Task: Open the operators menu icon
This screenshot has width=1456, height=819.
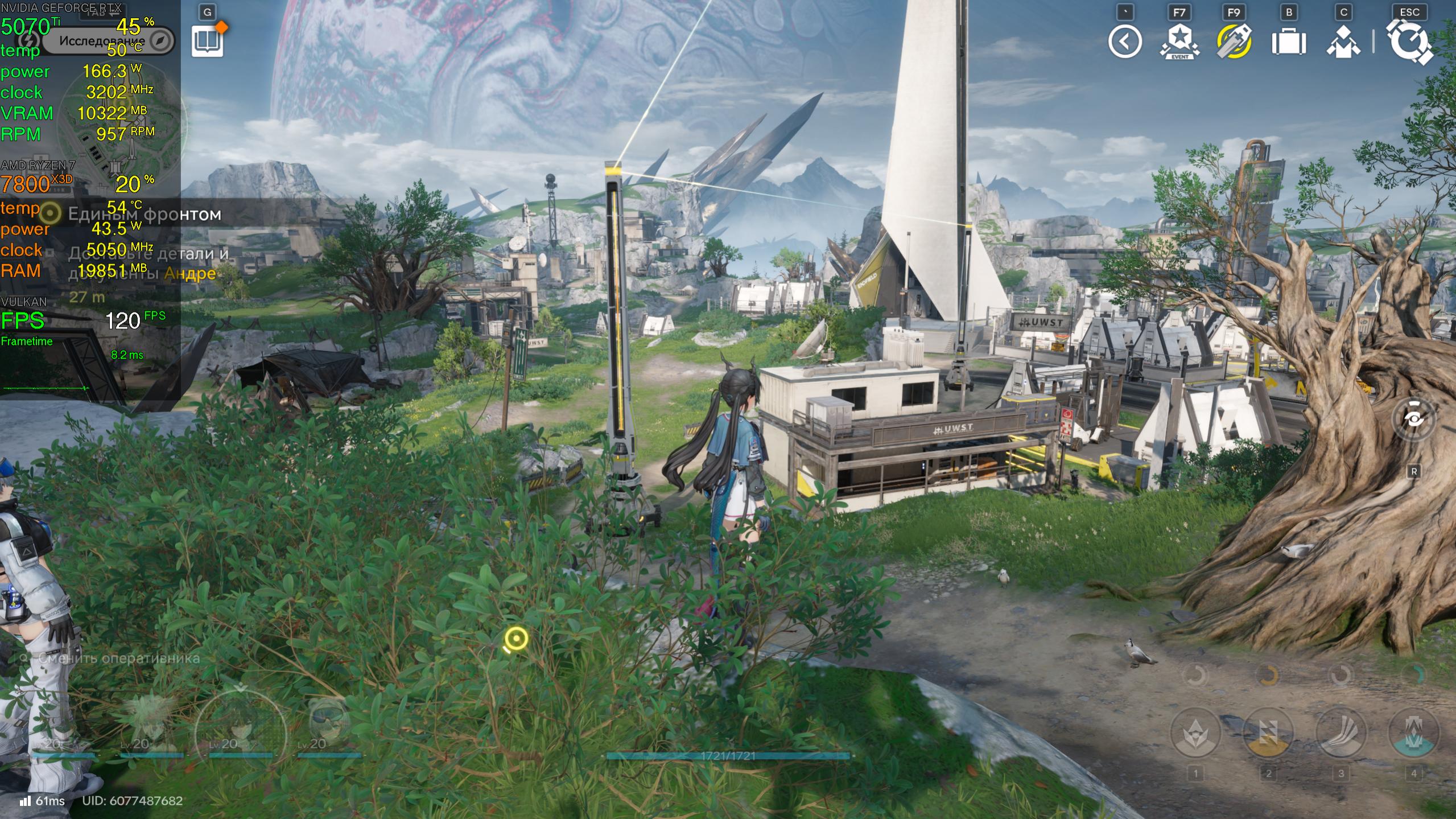Action: (1343, 42)
